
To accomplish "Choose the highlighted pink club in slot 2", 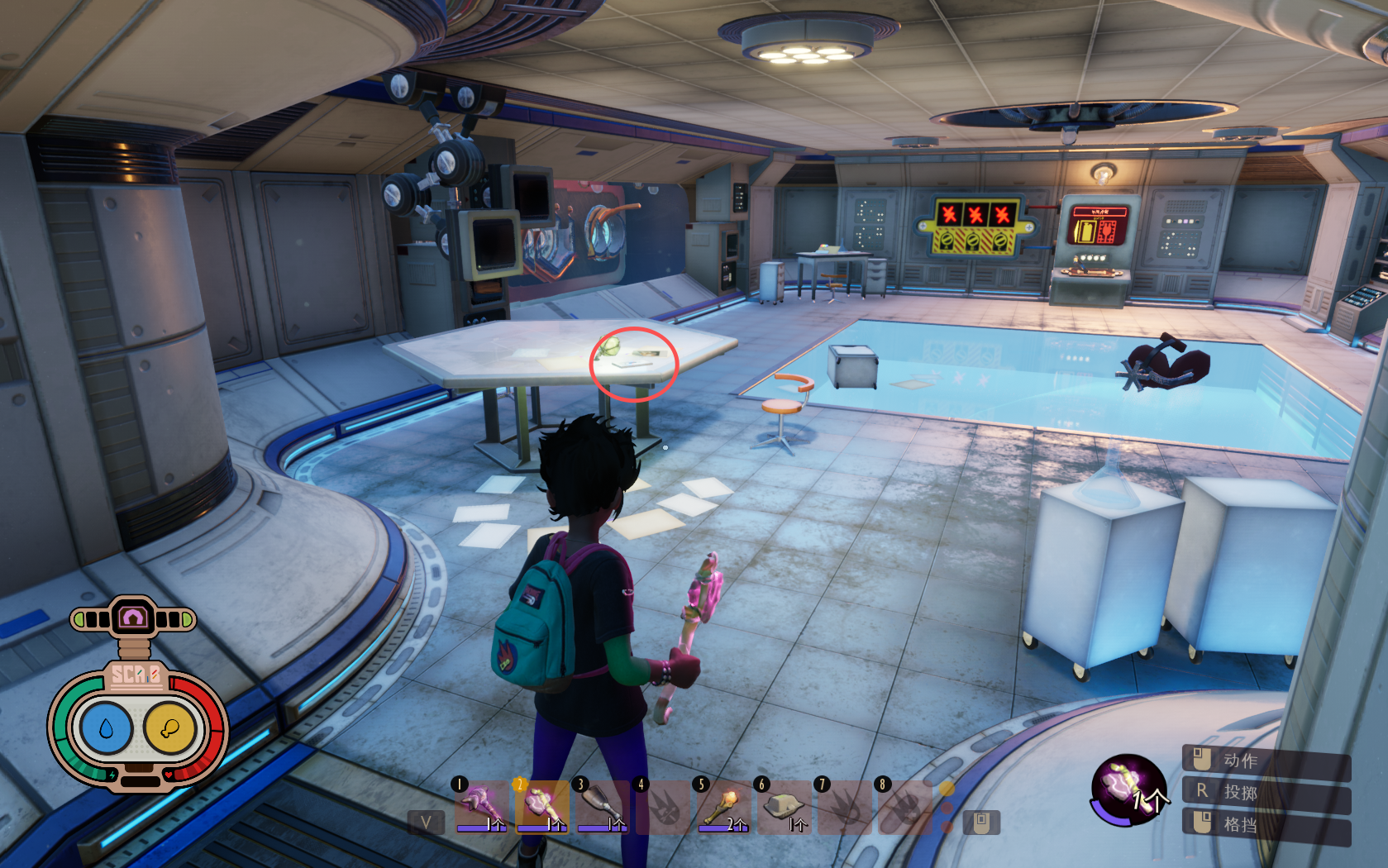I will (541, 804).
